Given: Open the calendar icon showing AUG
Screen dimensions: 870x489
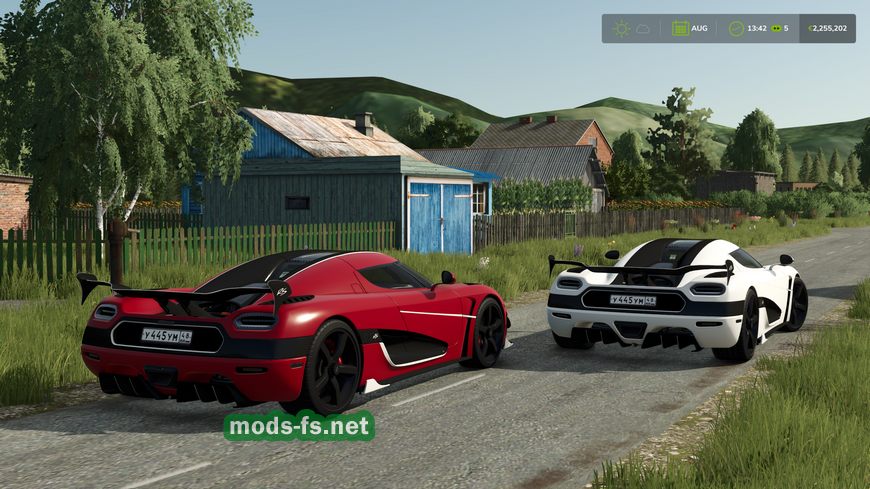Looking at the screenshot, I should tap(680, 28).
